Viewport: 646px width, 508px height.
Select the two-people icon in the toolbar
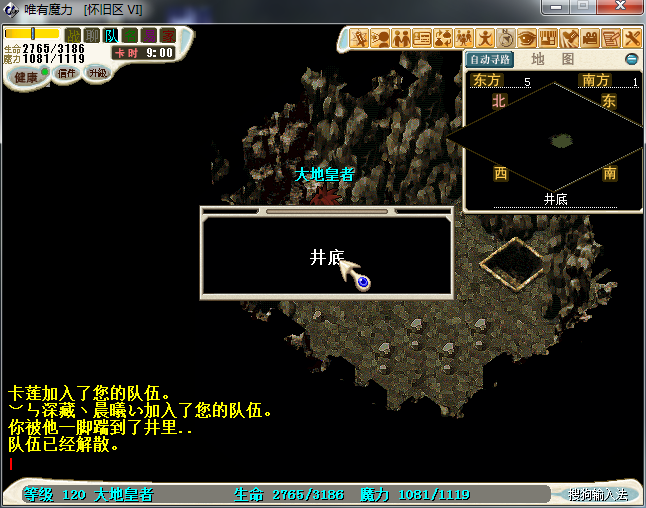tap(401, 38)
